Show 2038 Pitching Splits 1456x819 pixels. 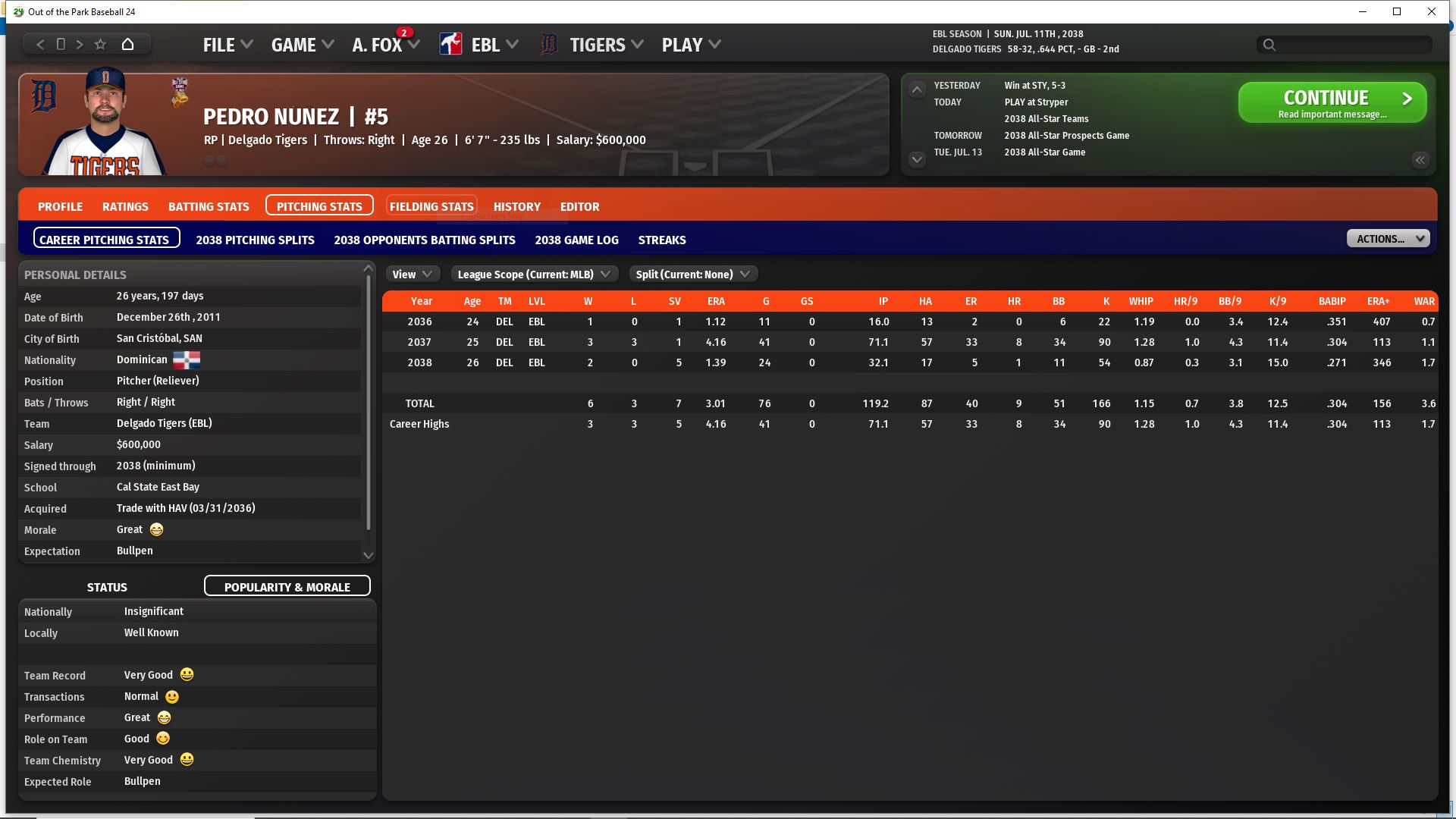click(255, 240)
